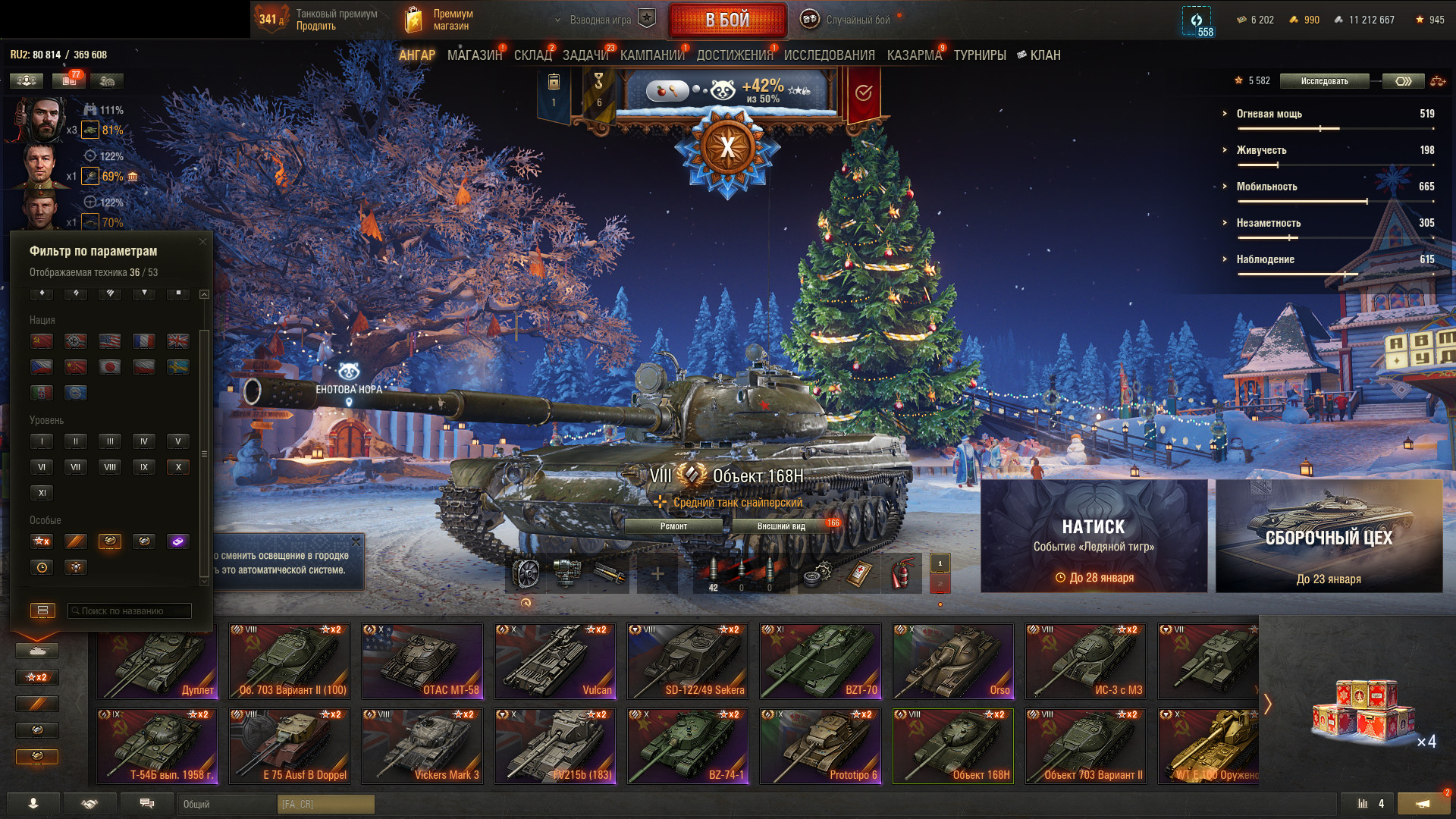The height and width of the screenshot is (819, 1456).
Task: Switch to the ИССЛЕДОВАНИЯ tab
Action: (x=829, y=55)
